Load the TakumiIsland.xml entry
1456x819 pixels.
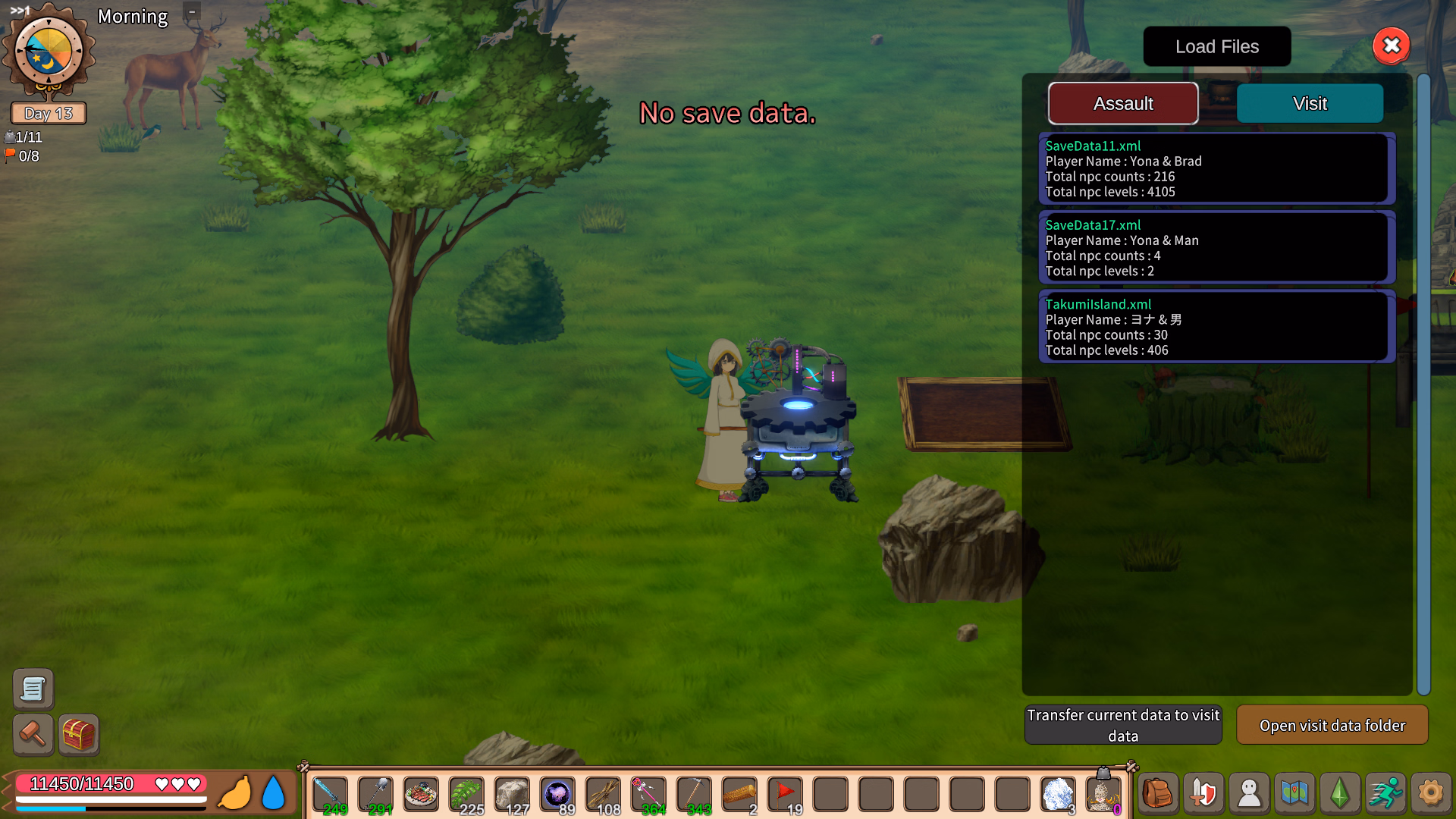tap(1216, 327)
